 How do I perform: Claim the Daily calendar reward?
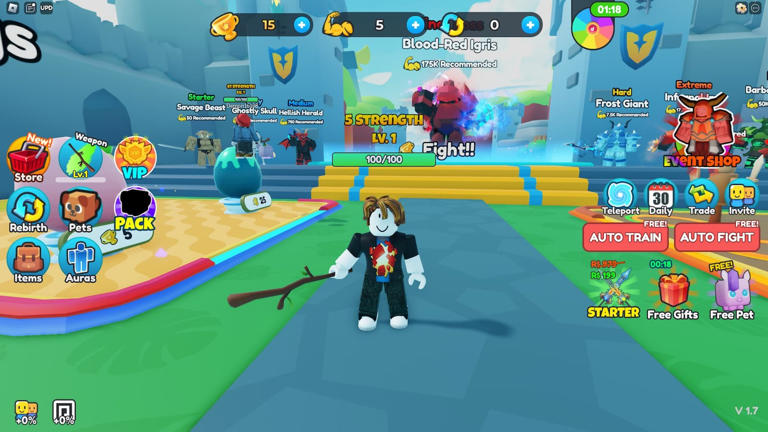point(661,197)
